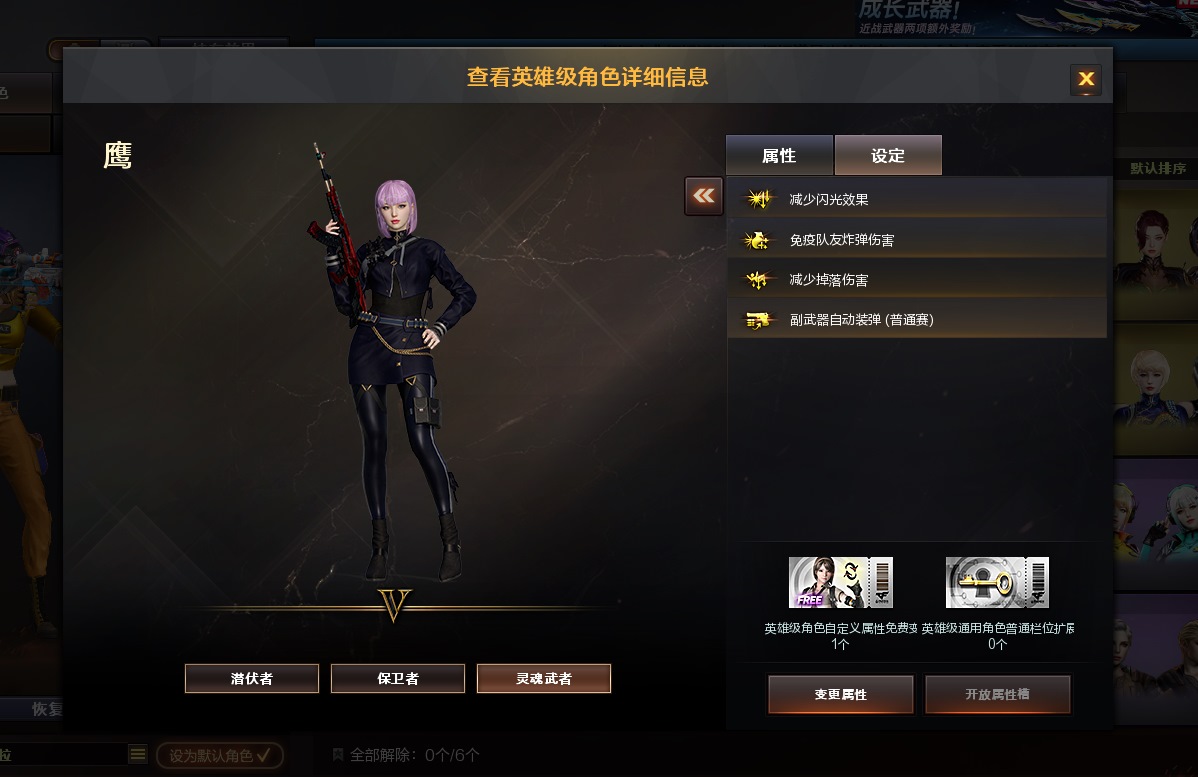Switch to the 属性 tab
The width and height of the screenshot is (1198, 777).
[x=779, y=156]
